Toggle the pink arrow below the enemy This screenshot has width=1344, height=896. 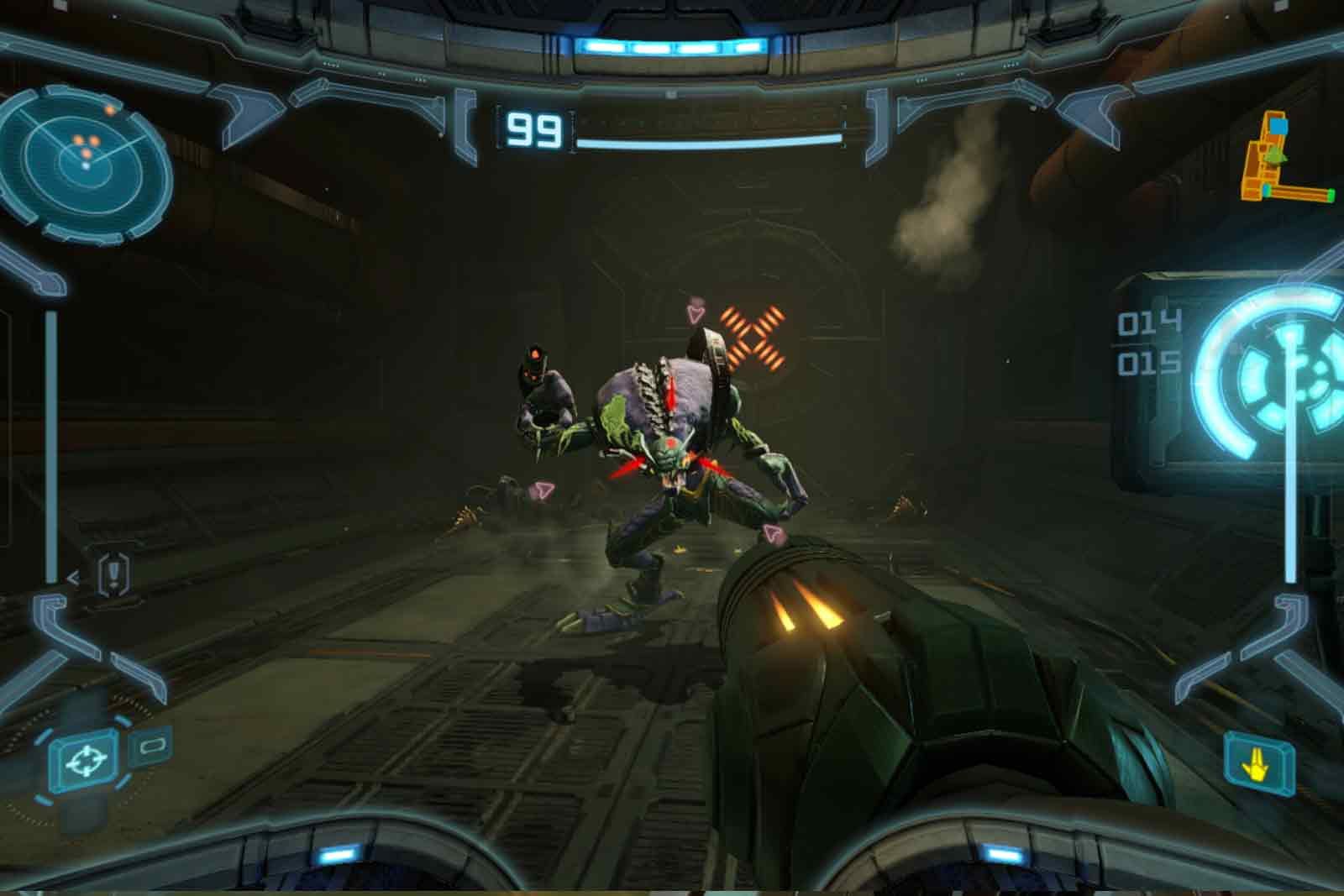(774, 531)
